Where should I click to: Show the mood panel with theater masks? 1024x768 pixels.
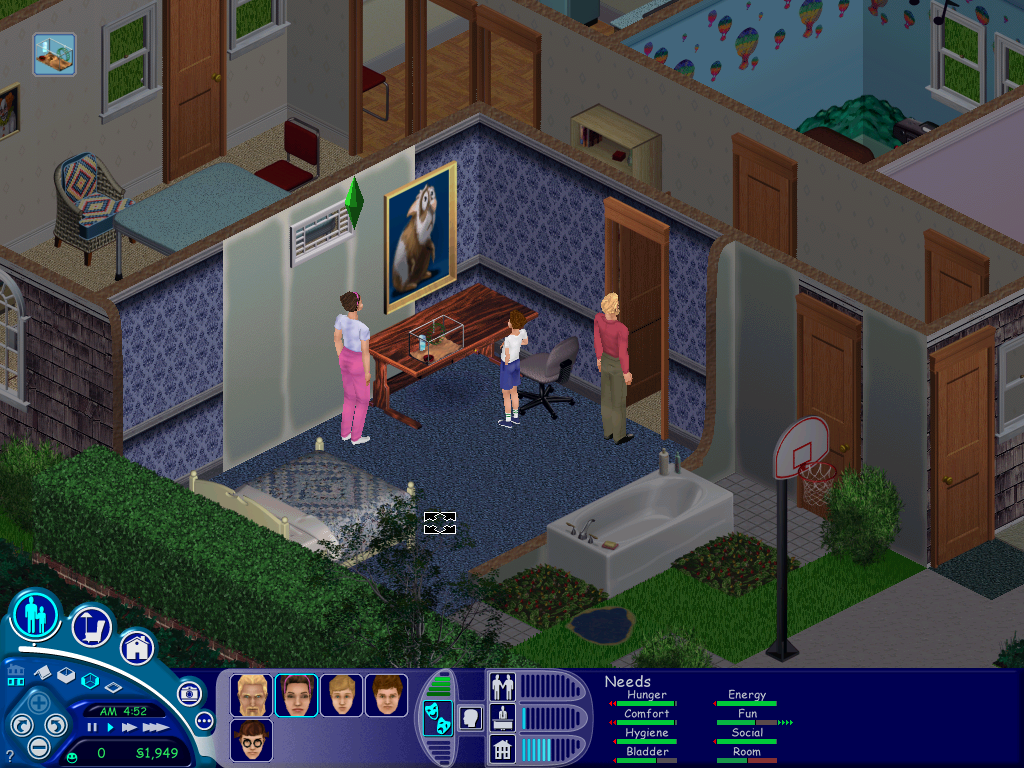437,718
